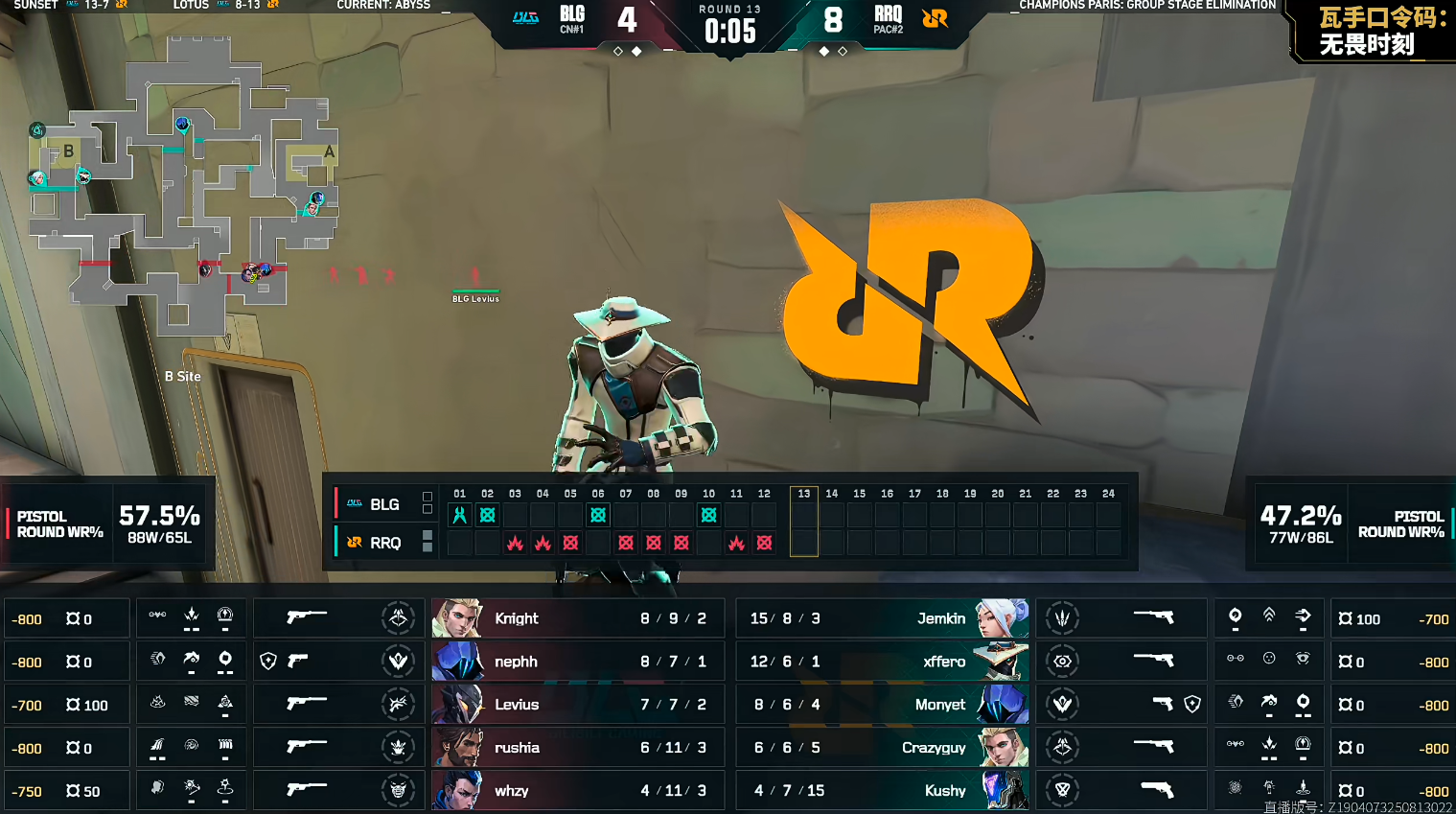1456x814 pixels.
Task: Click the RRQ team label in round timeline
Action: tap(382, 543)
